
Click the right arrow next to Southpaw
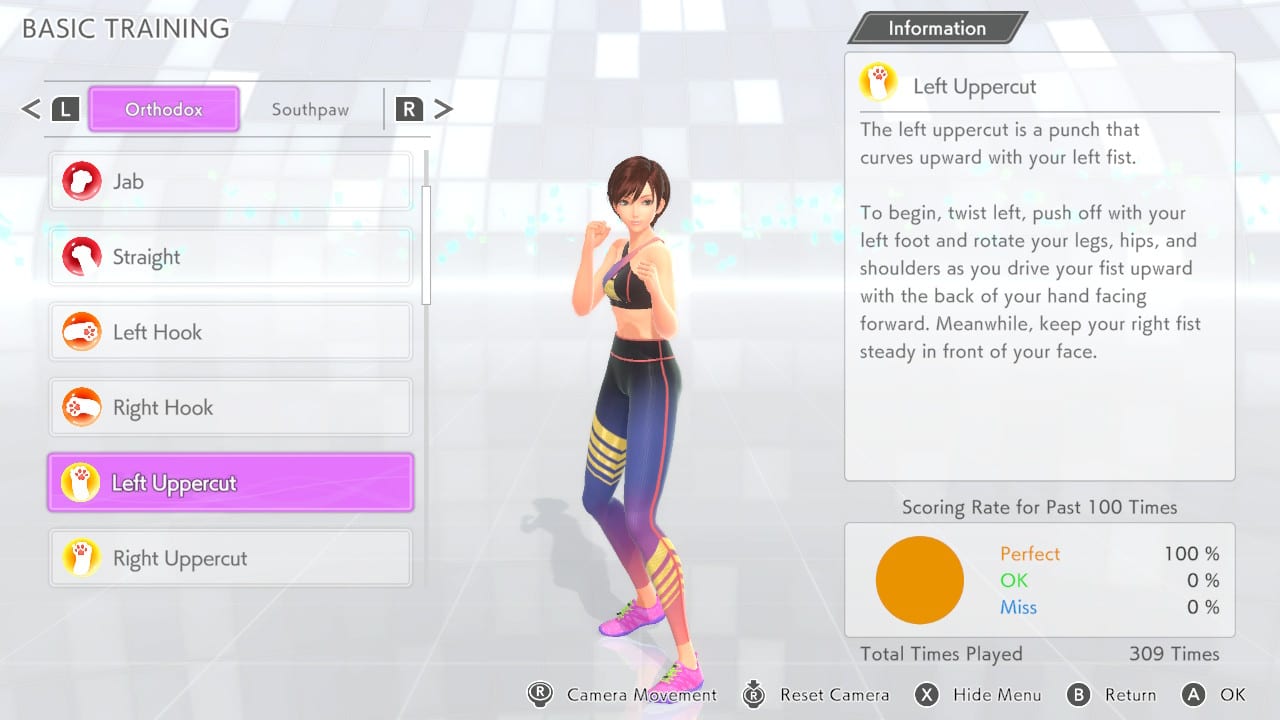click(x=443, y=109)
